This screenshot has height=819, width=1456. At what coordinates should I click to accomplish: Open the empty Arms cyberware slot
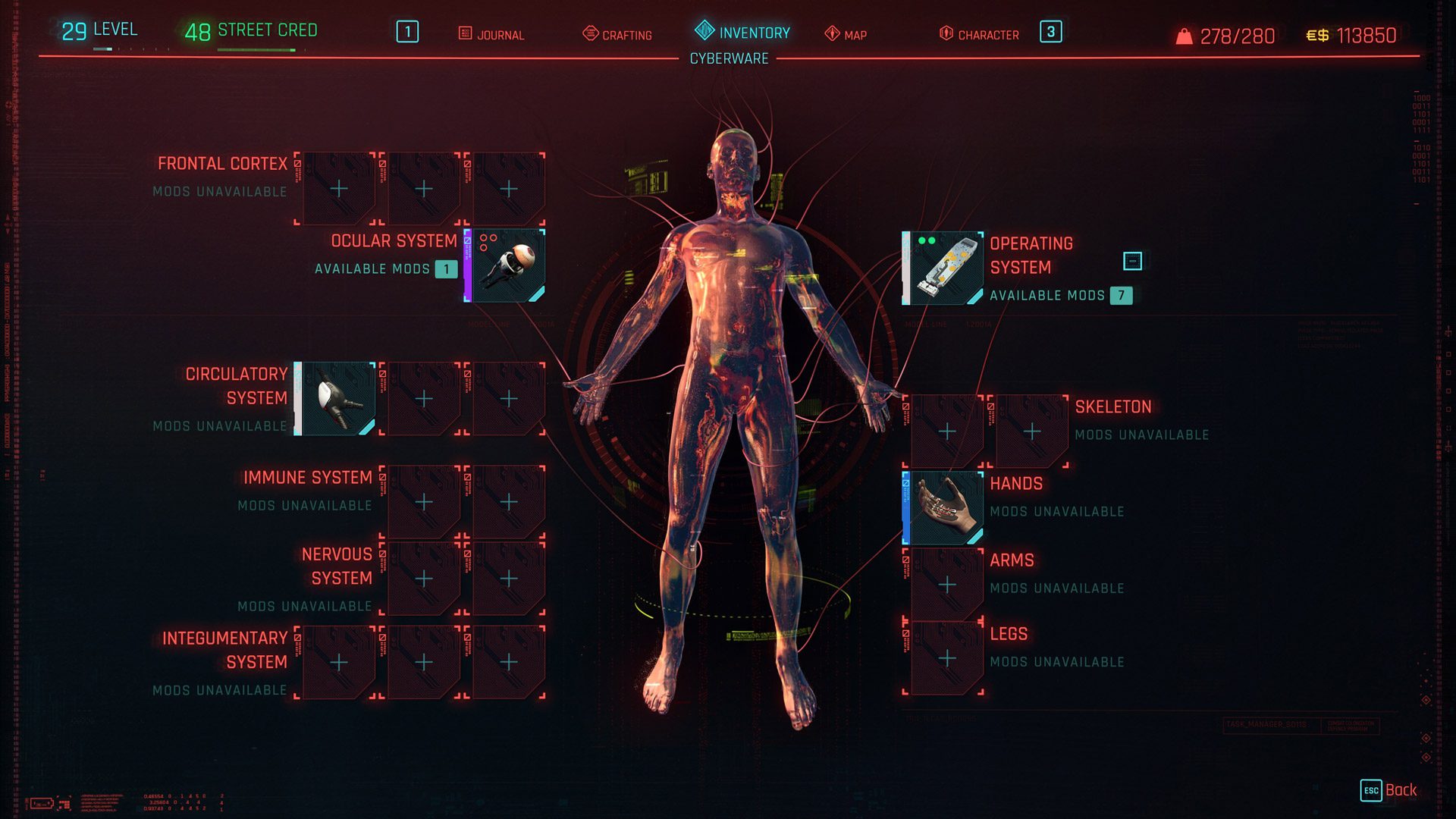946,585
